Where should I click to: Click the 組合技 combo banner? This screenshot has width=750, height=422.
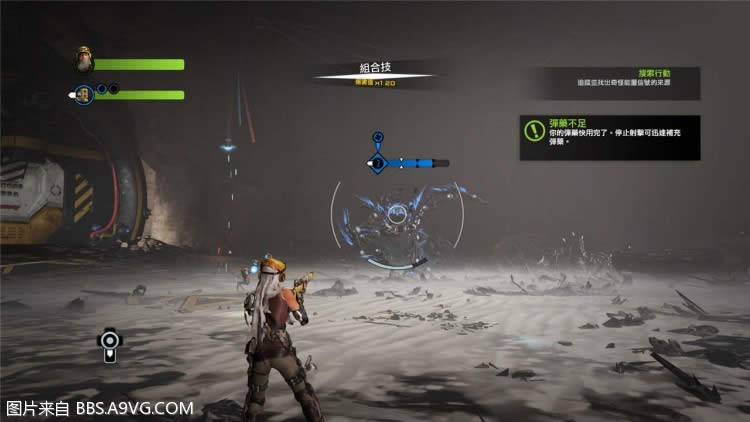(x=375, y=71)
